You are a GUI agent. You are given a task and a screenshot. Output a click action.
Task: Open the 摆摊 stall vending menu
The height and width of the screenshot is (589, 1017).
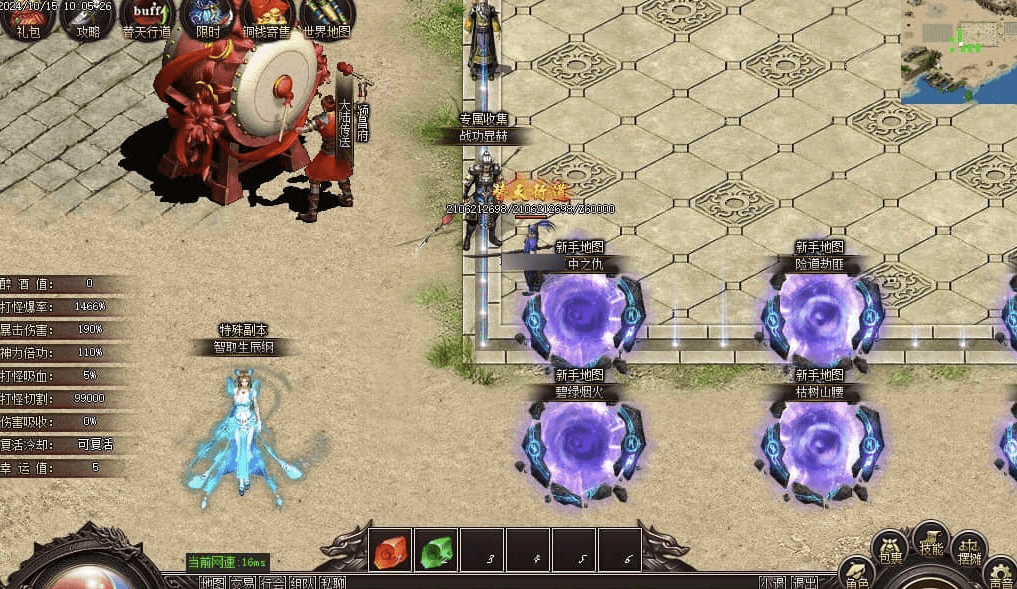[x=968, y=548]
